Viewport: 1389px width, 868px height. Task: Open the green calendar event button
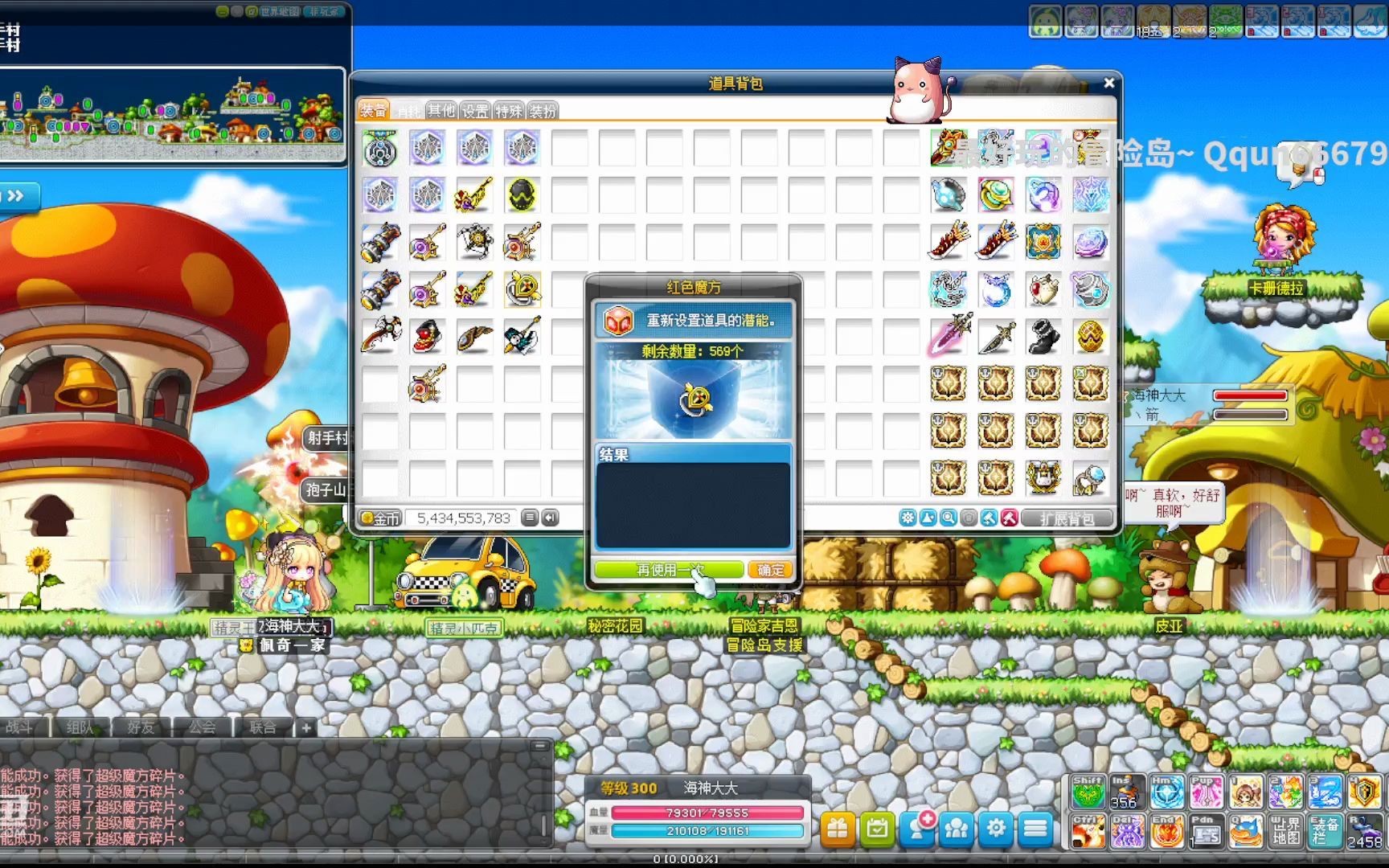point(877,829)
